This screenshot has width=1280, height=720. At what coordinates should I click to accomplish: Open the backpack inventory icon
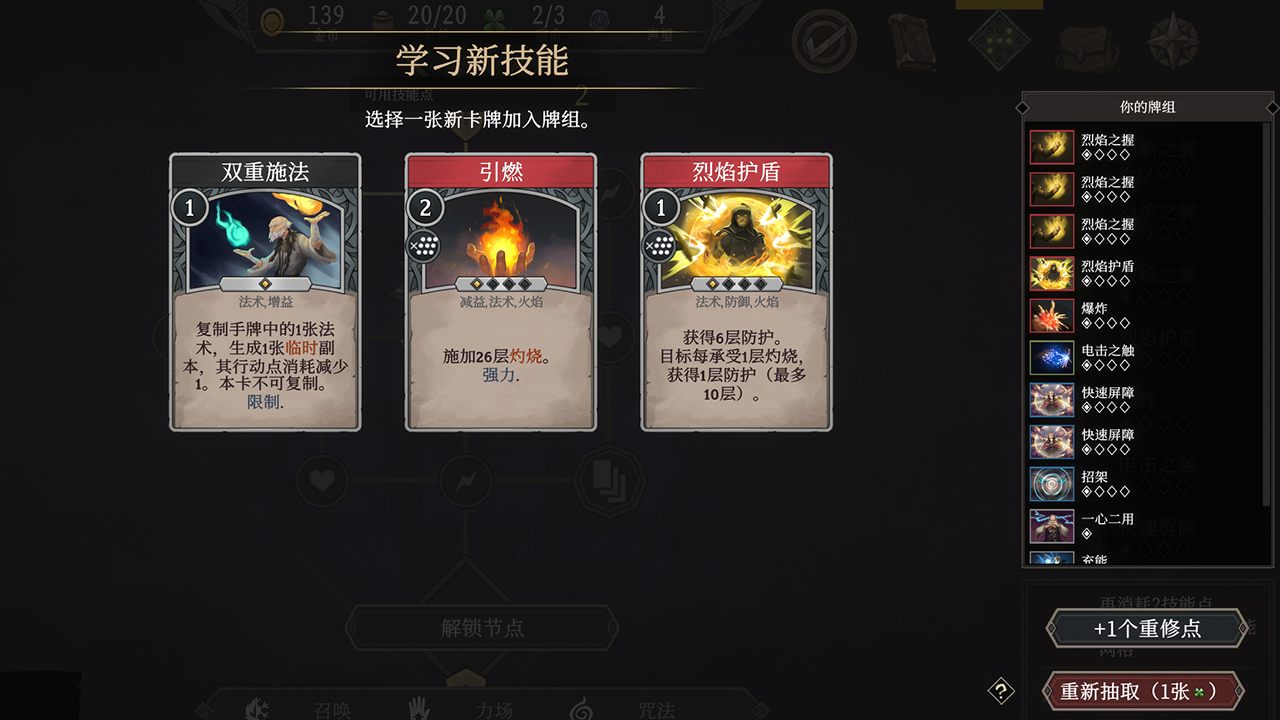[1086, 45]
